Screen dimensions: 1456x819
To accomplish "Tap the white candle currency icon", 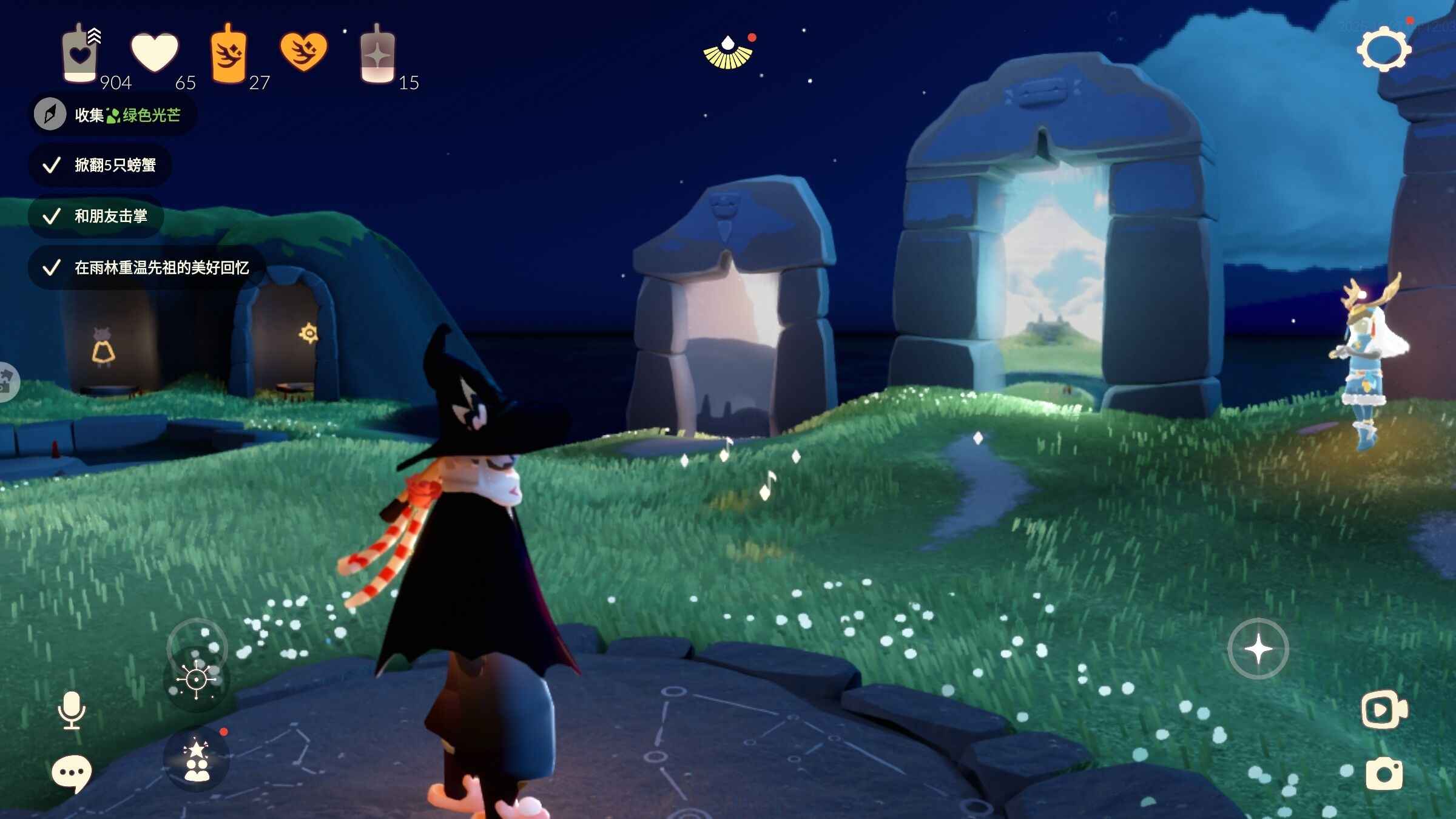I will (79, 54).
